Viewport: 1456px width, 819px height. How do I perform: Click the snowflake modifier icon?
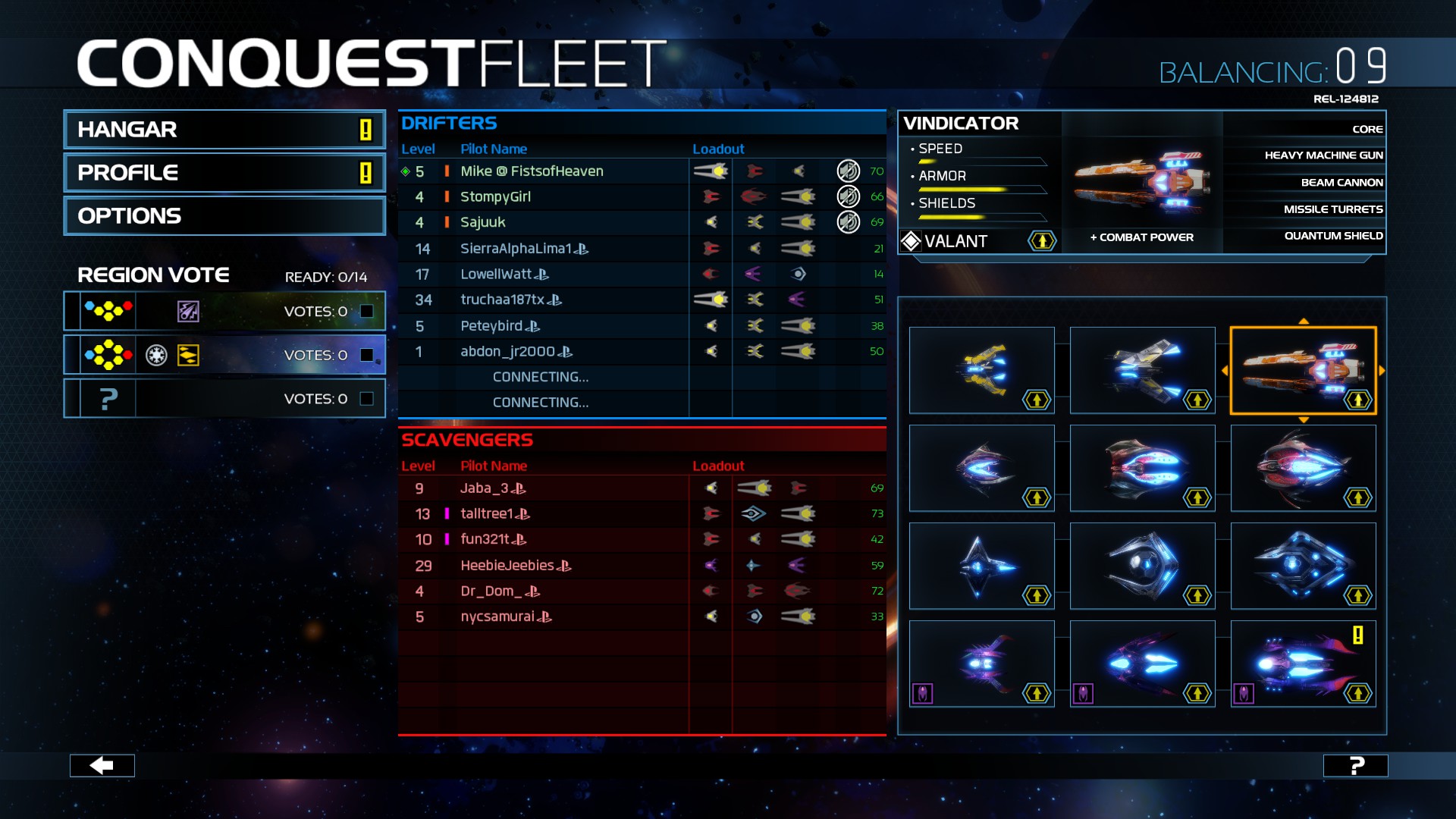tap(157, 354)
